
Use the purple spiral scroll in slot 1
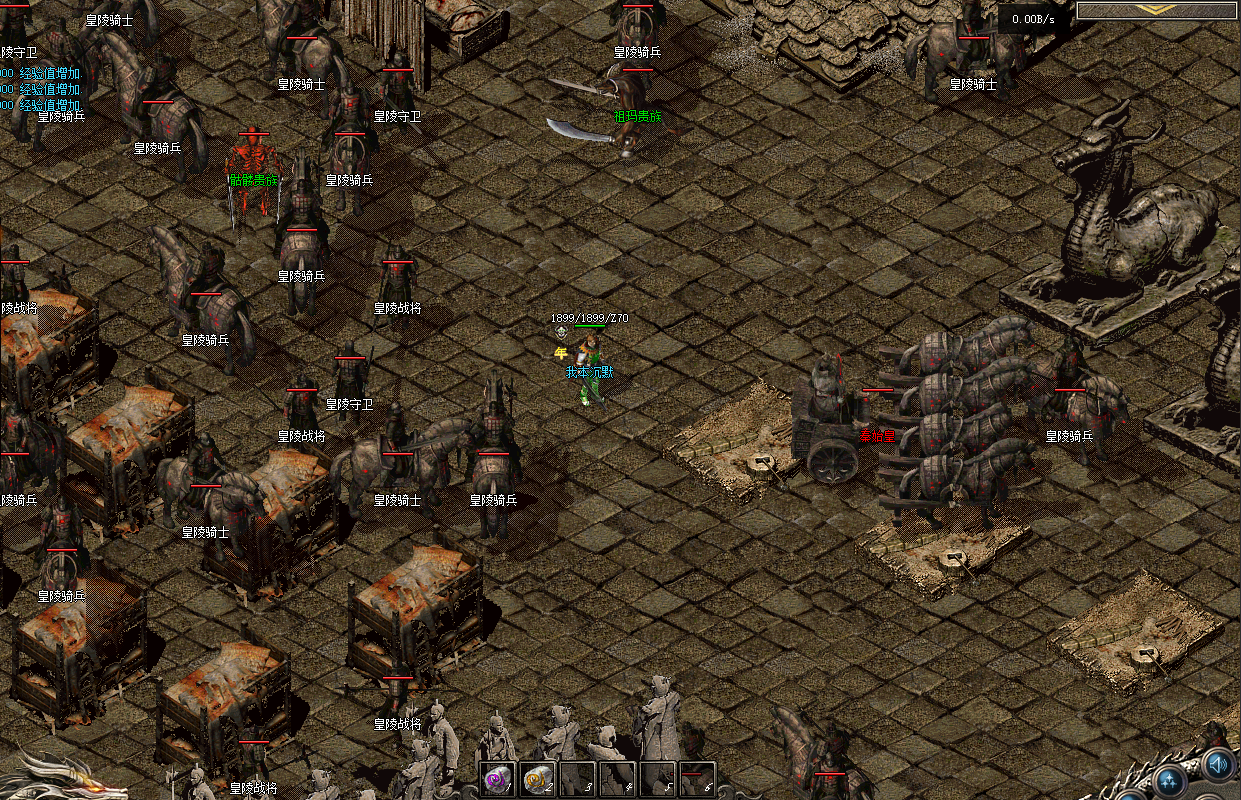point(497,778)
